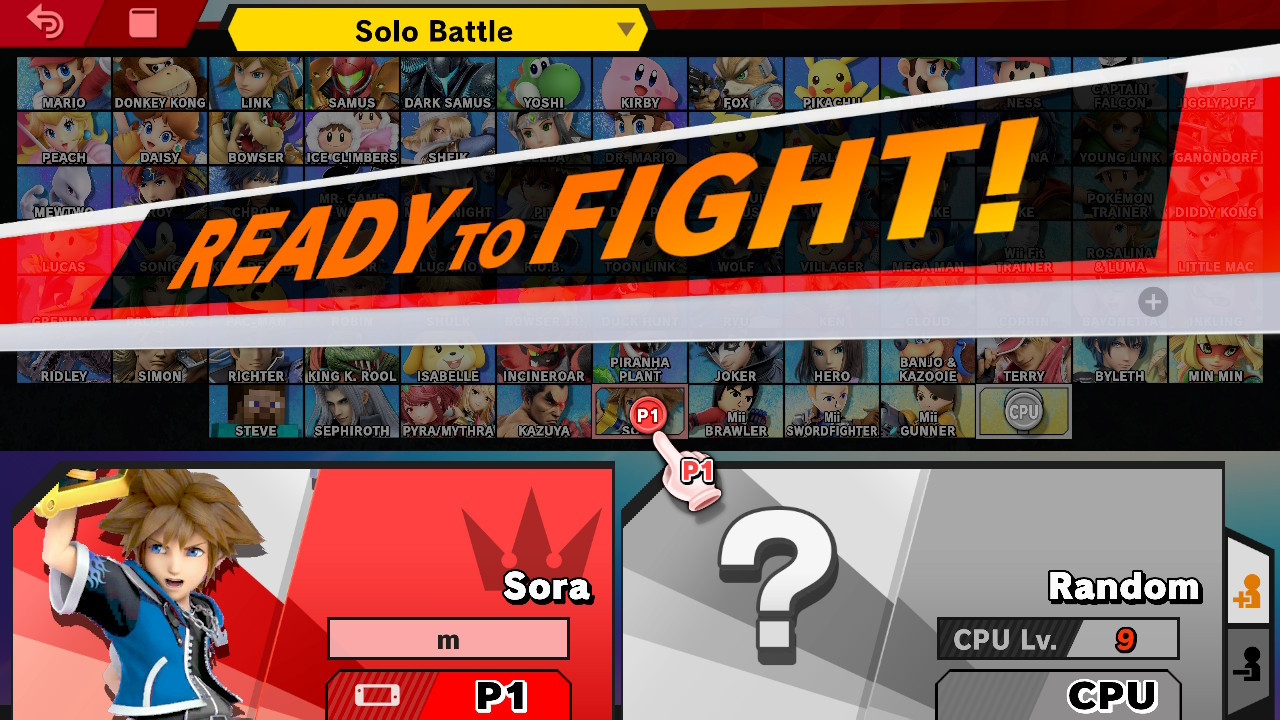The image size is (1280, 720).
Task: Click the name tag labeled m
Action: point(448,638)
